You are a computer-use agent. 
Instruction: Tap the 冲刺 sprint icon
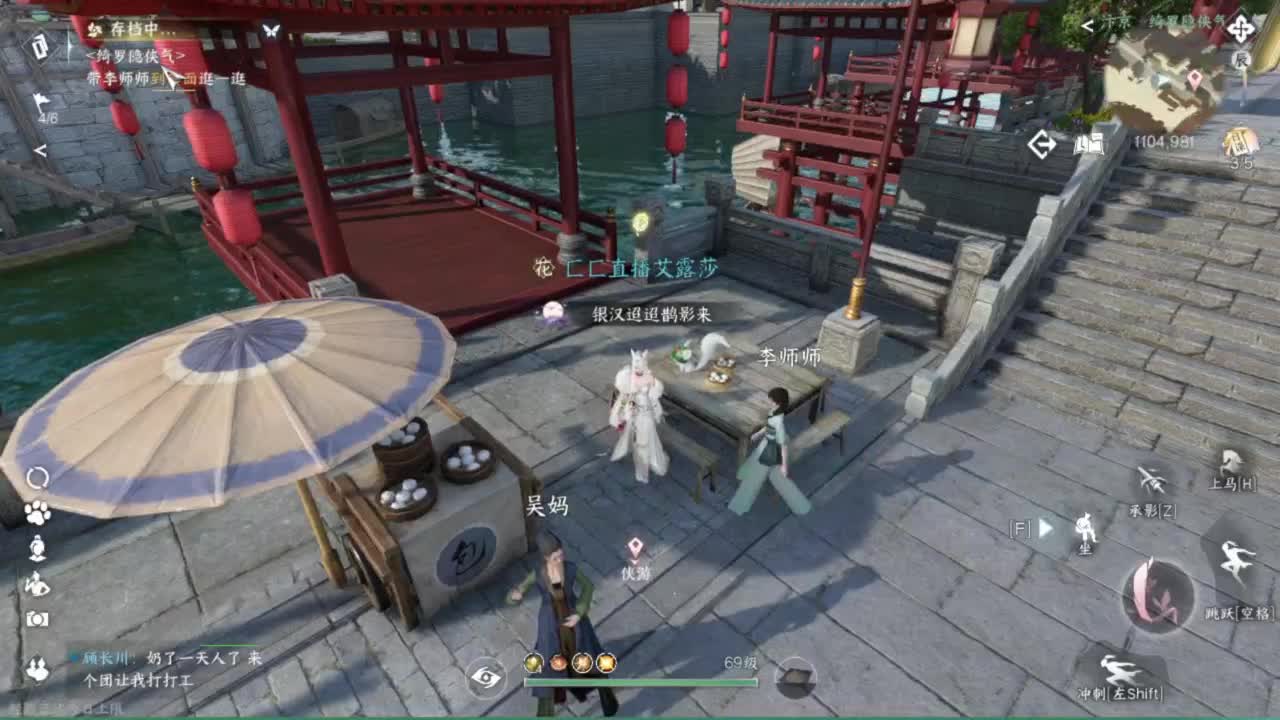point(1119,668)
